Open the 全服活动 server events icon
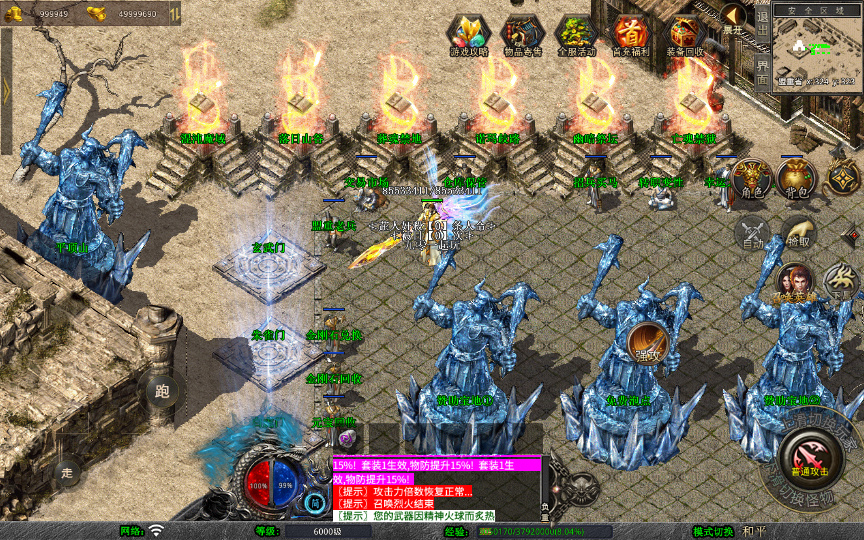864x540 pixels. click(x=575, y=34)
